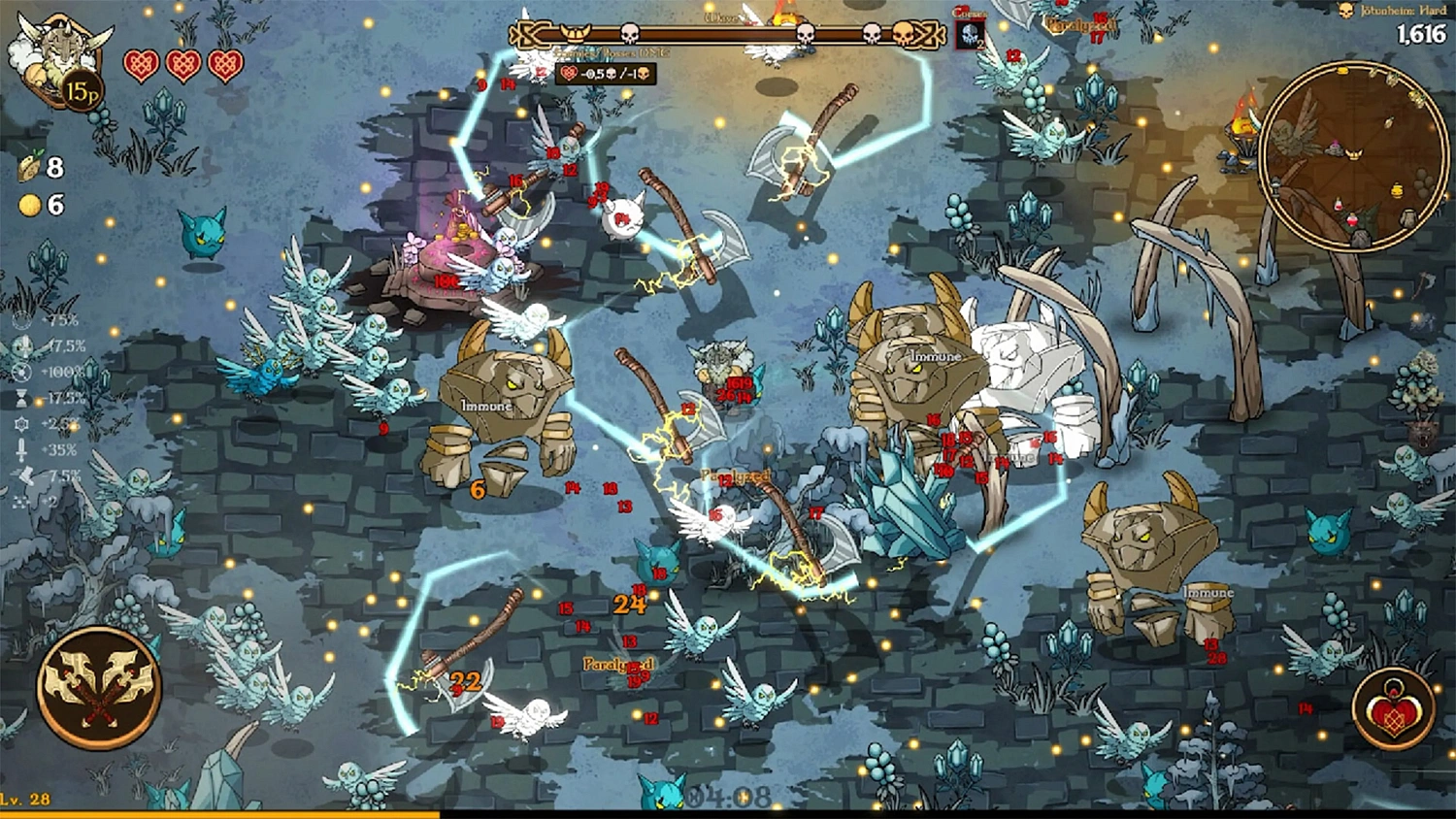Click the gold coin resource icon showing 6

pos(28,206)
